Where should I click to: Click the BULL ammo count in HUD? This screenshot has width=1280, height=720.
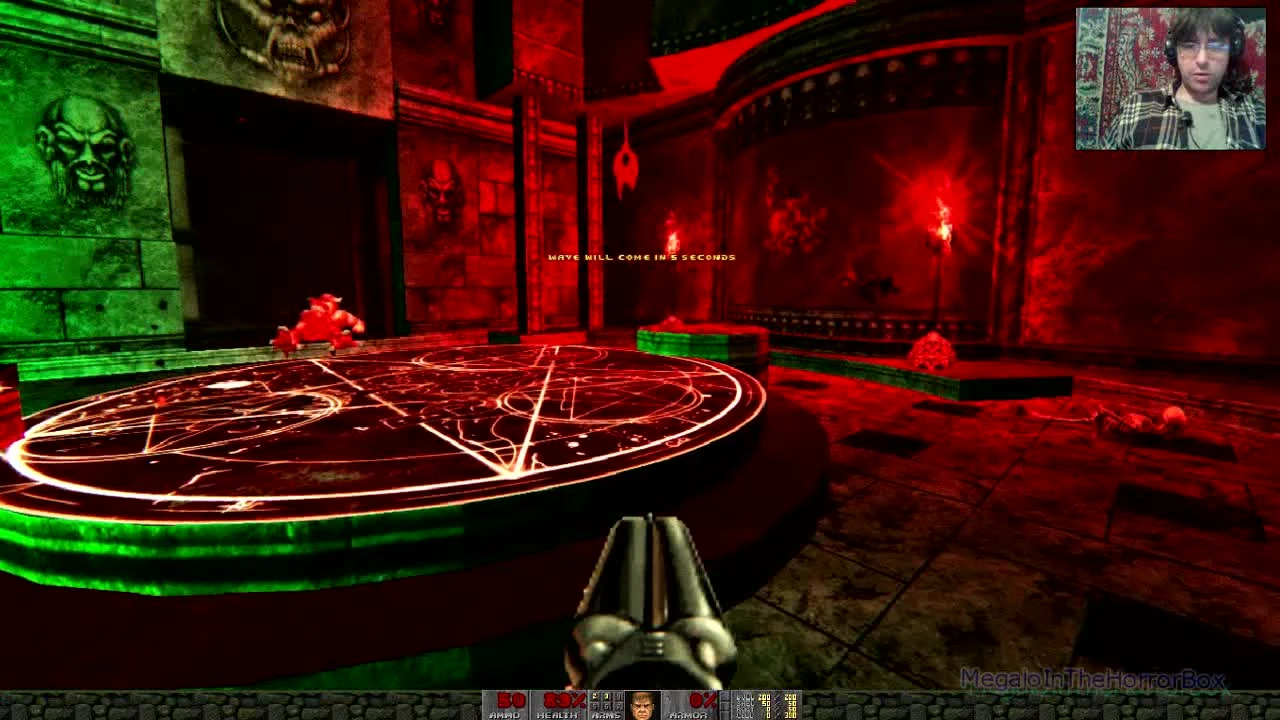point(762,695)
